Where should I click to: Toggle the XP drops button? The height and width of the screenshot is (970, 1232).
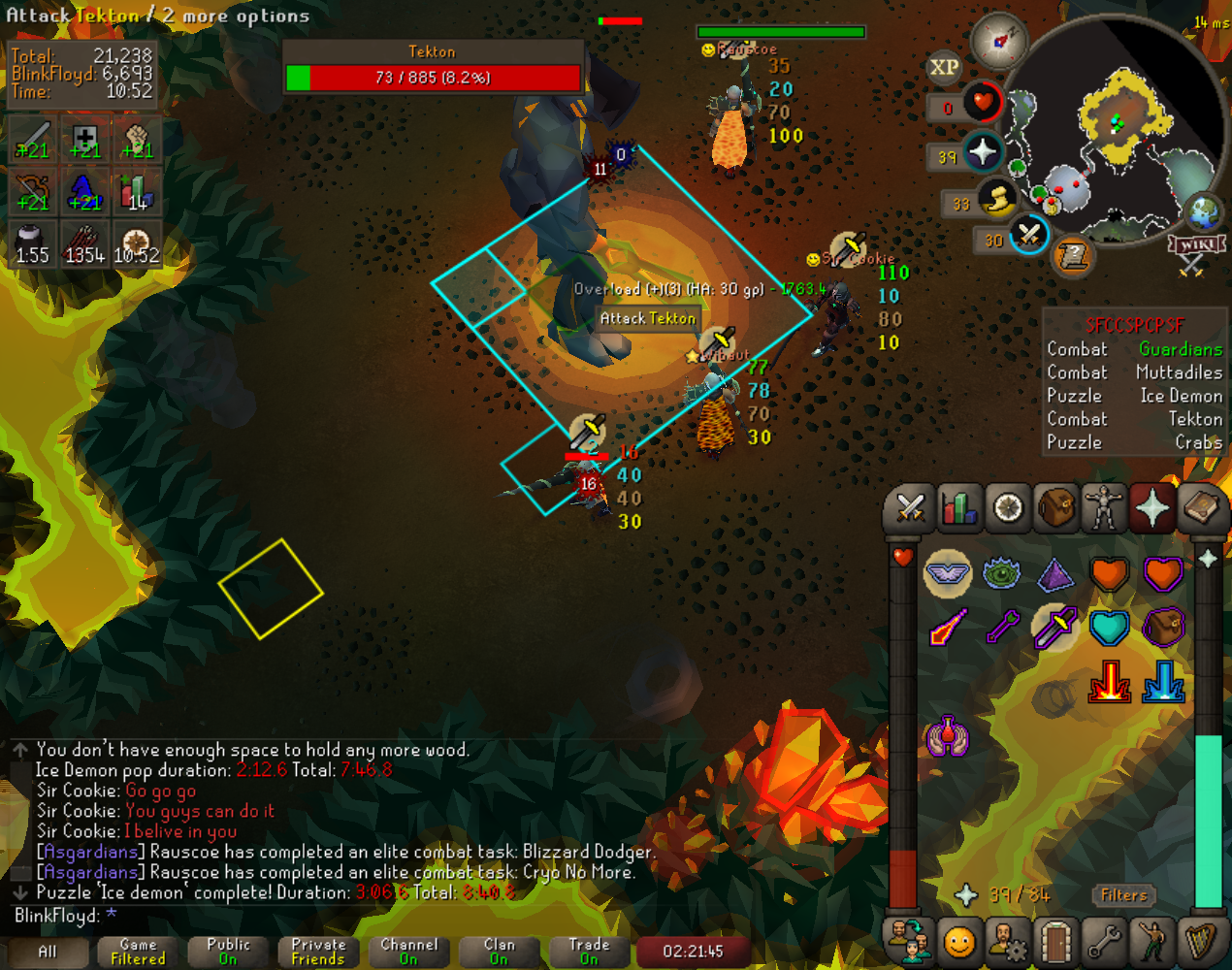click(x=944, y=67)
